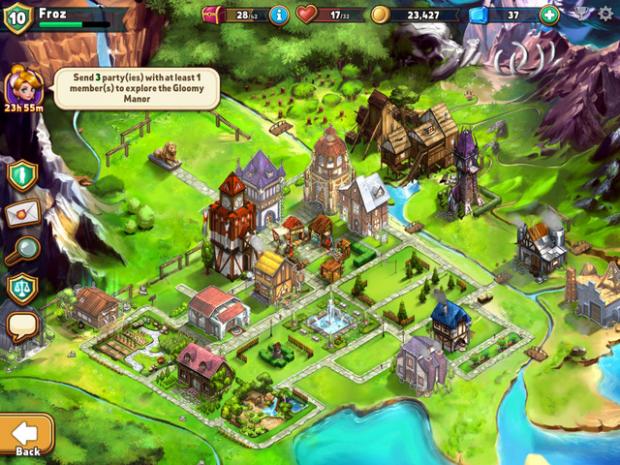This screenshot has width=620, height=465.
Task: Open the mail envelope
Action: (22, 213)
